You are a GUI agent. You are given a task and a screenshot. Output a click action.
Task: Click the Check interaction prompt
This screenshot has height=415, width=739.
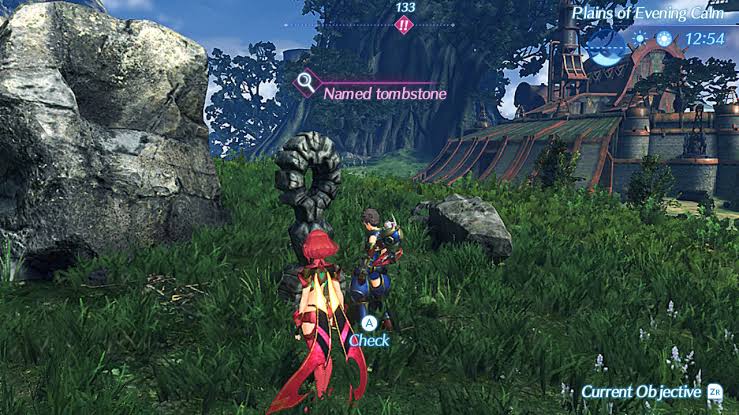(369, 339)
